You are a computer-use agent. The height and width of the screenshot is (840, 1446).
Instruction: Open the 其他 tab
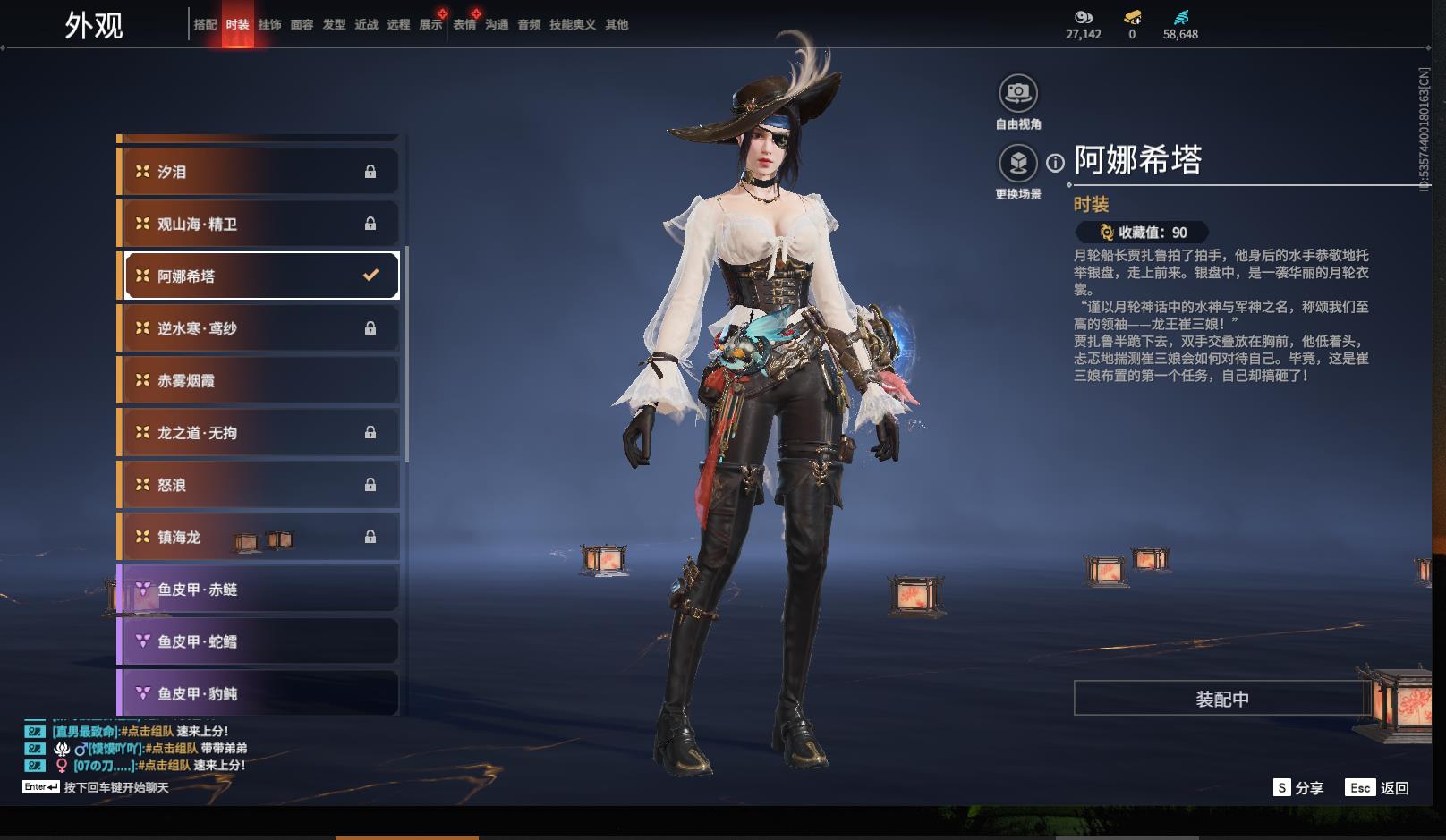pyautogui.click(x=617, y=25)
